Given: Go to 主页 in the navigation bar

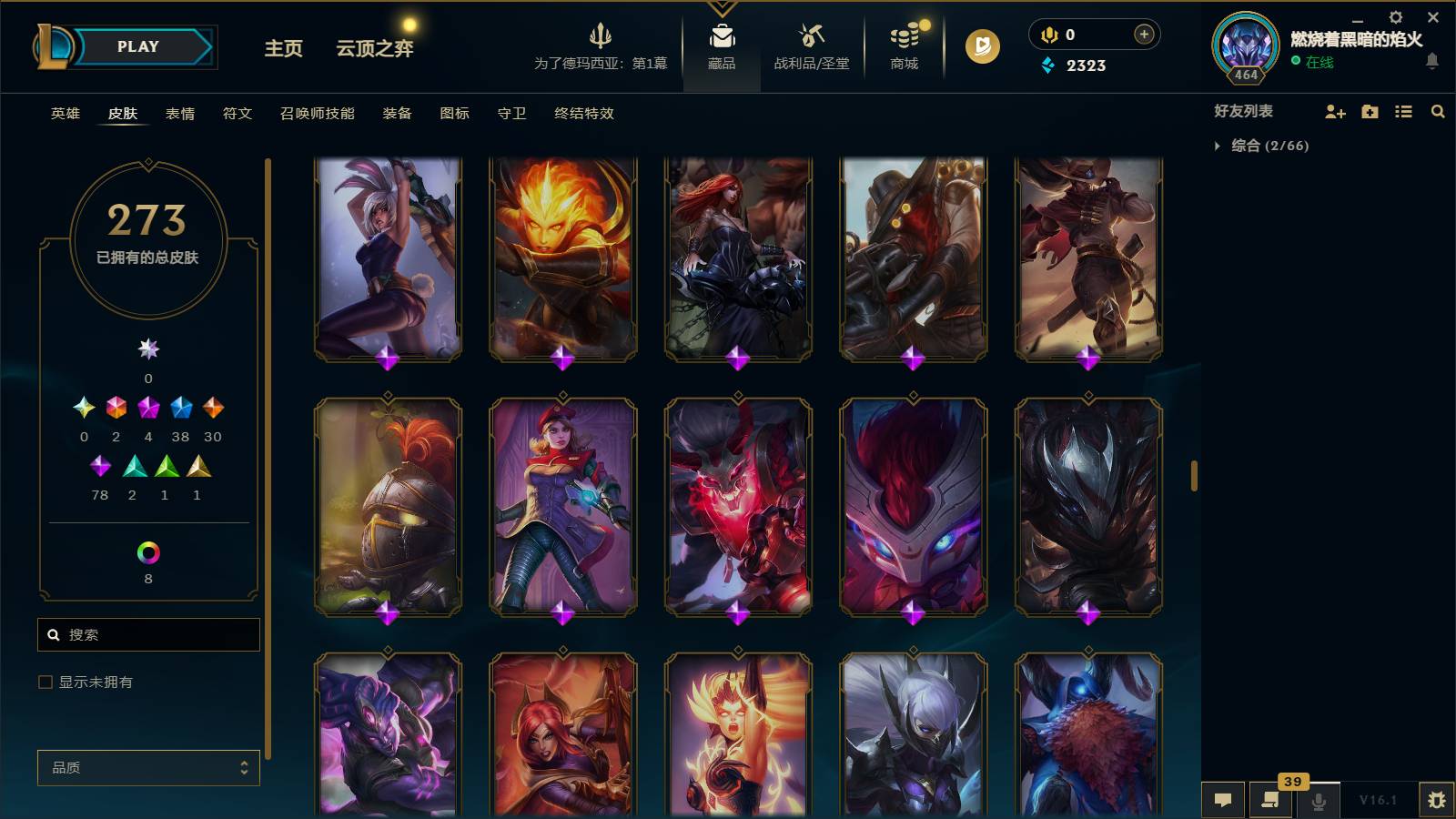Looking at the screenshot, I should [282, 50].
